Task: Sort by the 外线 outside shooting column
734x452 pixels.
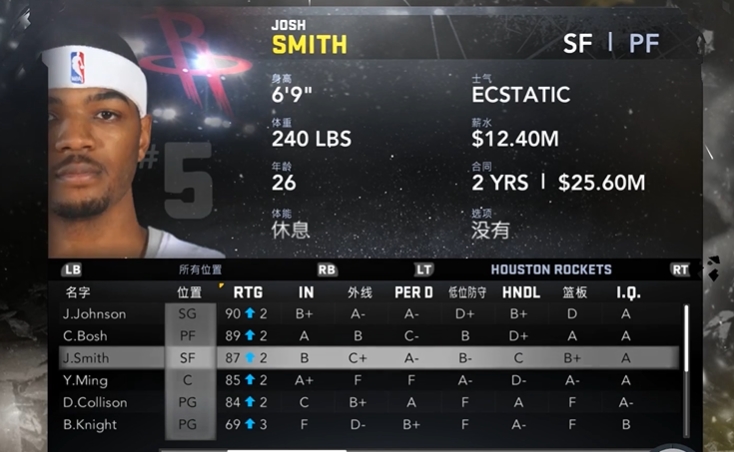Action: [x=359, y=293]
